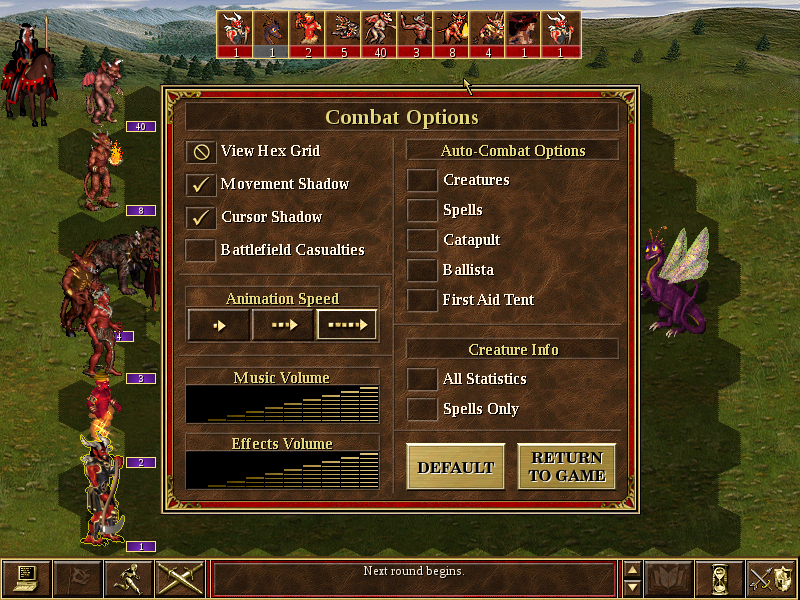Toggle the View Hex Grid checkbox

pos(202,152)
